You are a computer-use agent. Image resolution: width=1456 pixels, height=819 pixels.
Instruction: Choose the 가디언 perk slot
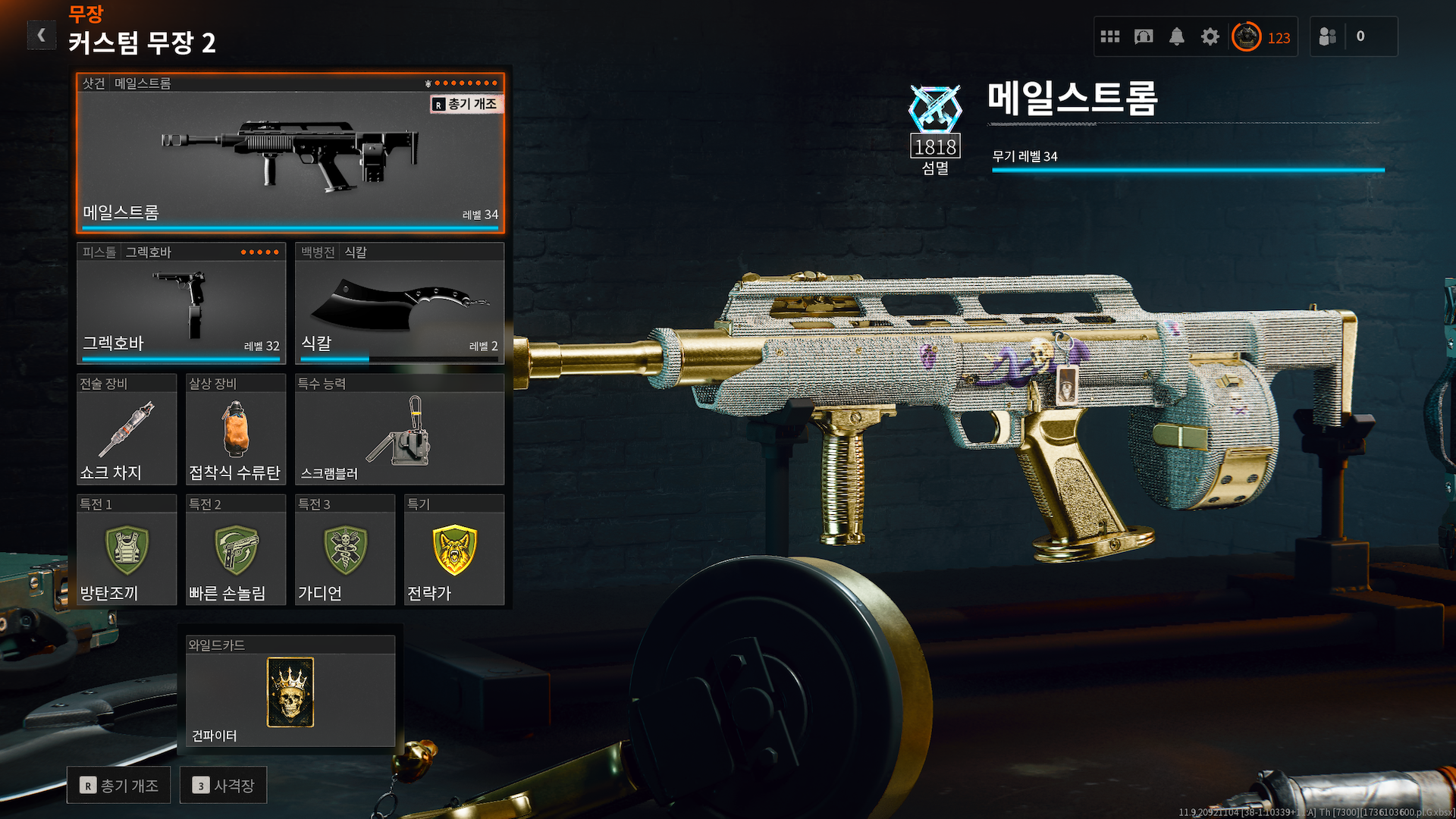pyautogui.click(x=345, y=550)
